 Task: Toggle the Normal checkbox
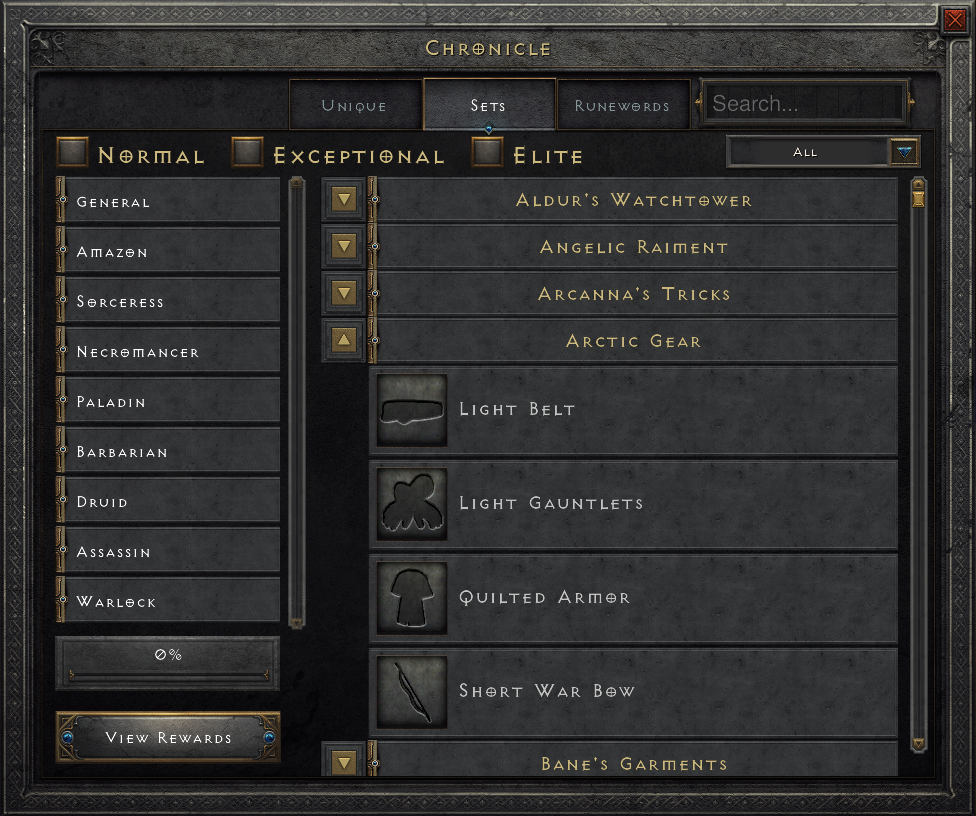click(x=73, y=152)
